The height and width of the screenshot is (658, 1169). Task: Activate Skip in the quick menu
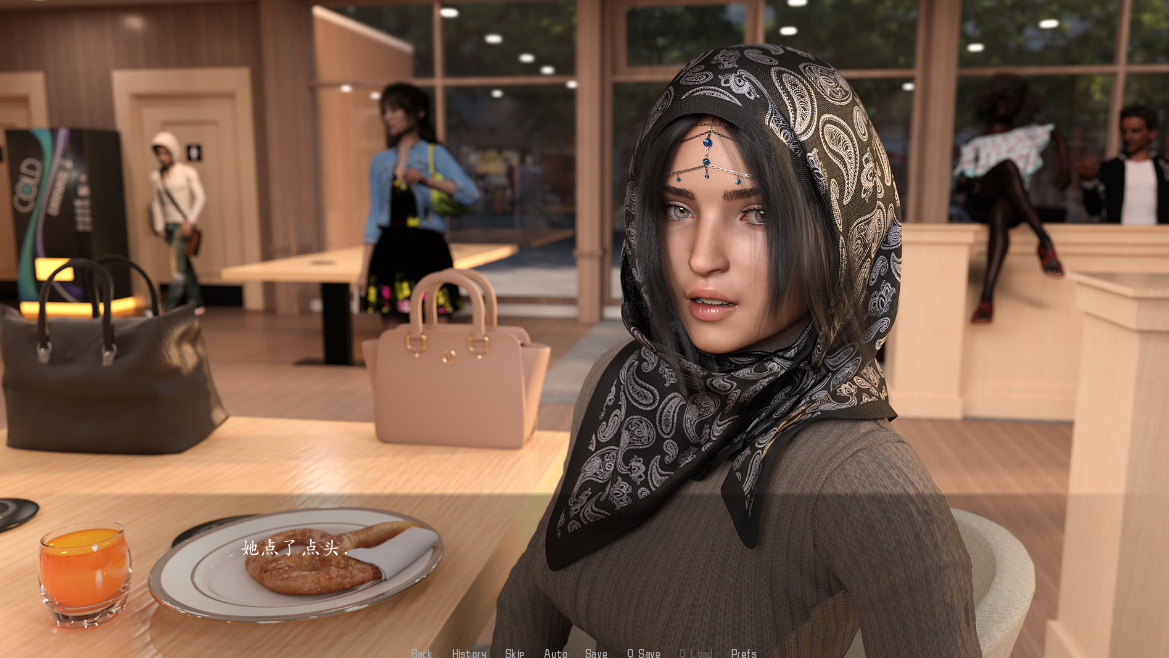pos(514,653)
